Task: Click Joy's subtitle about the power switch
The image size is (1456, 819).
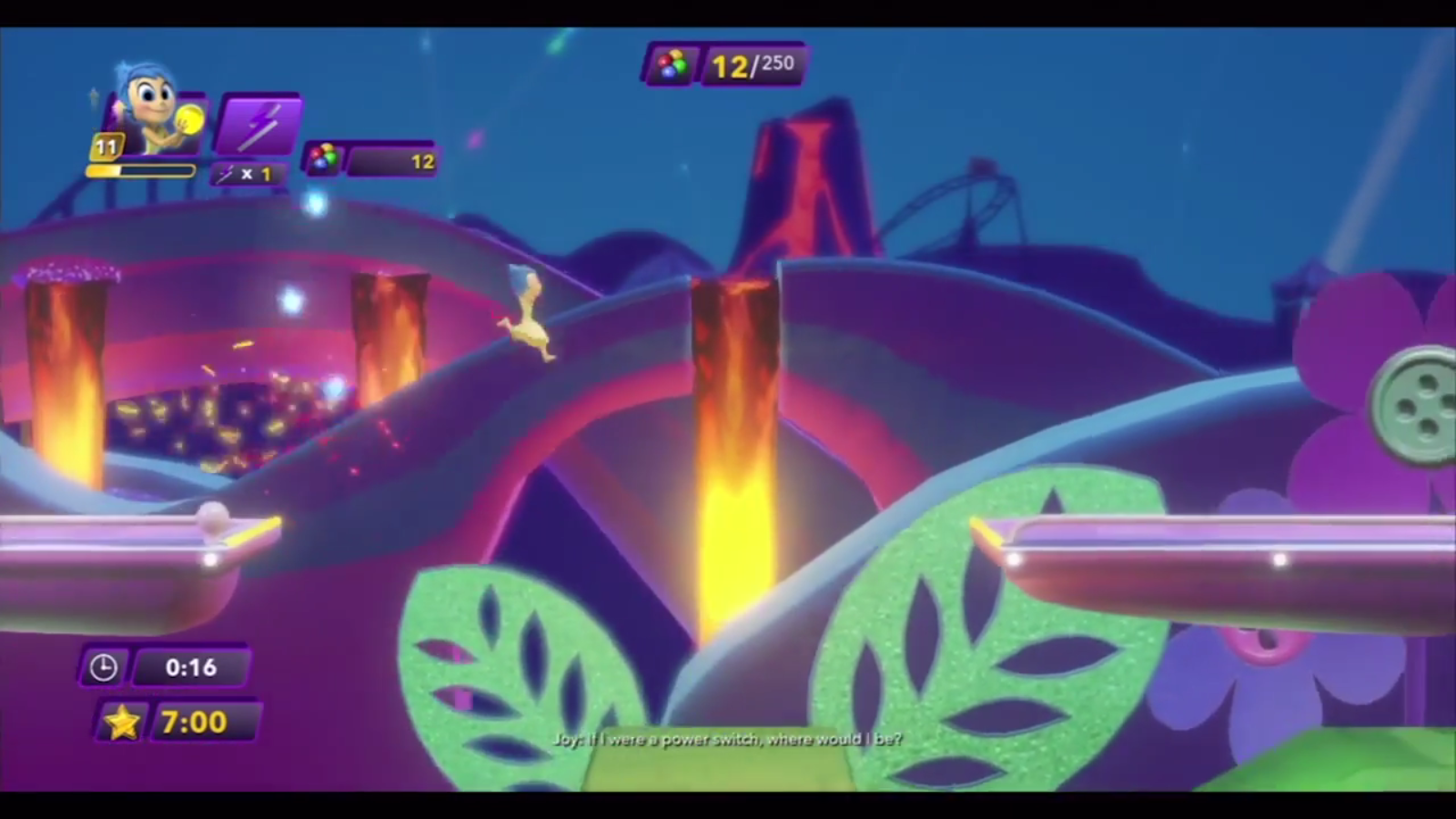Action: tap(727, 740)
